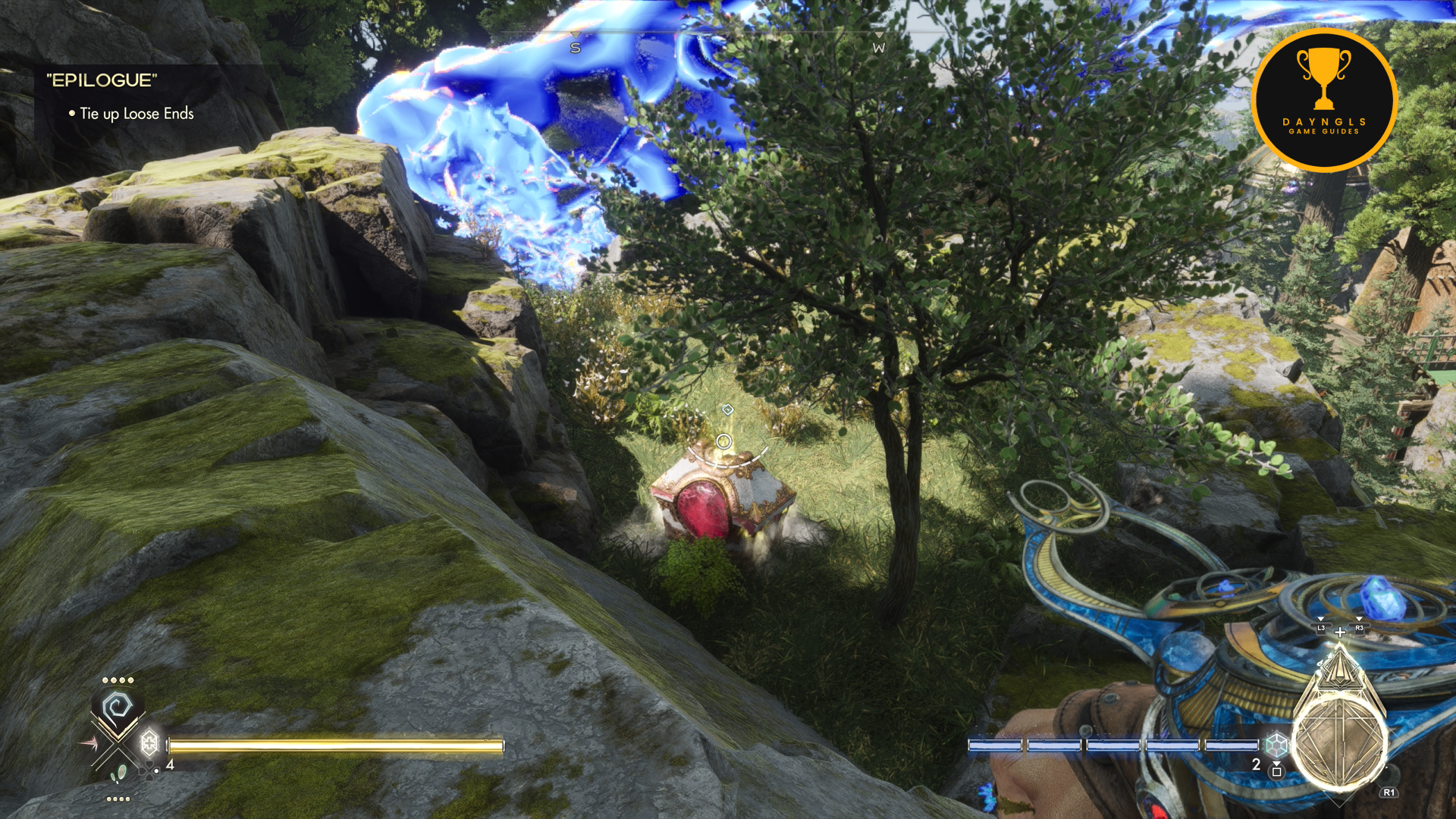Image resolution: width=1456 pixels, height=819 pixels.
Task: Open the "Epilogue" quest tracker
Action: pos(102,80)
